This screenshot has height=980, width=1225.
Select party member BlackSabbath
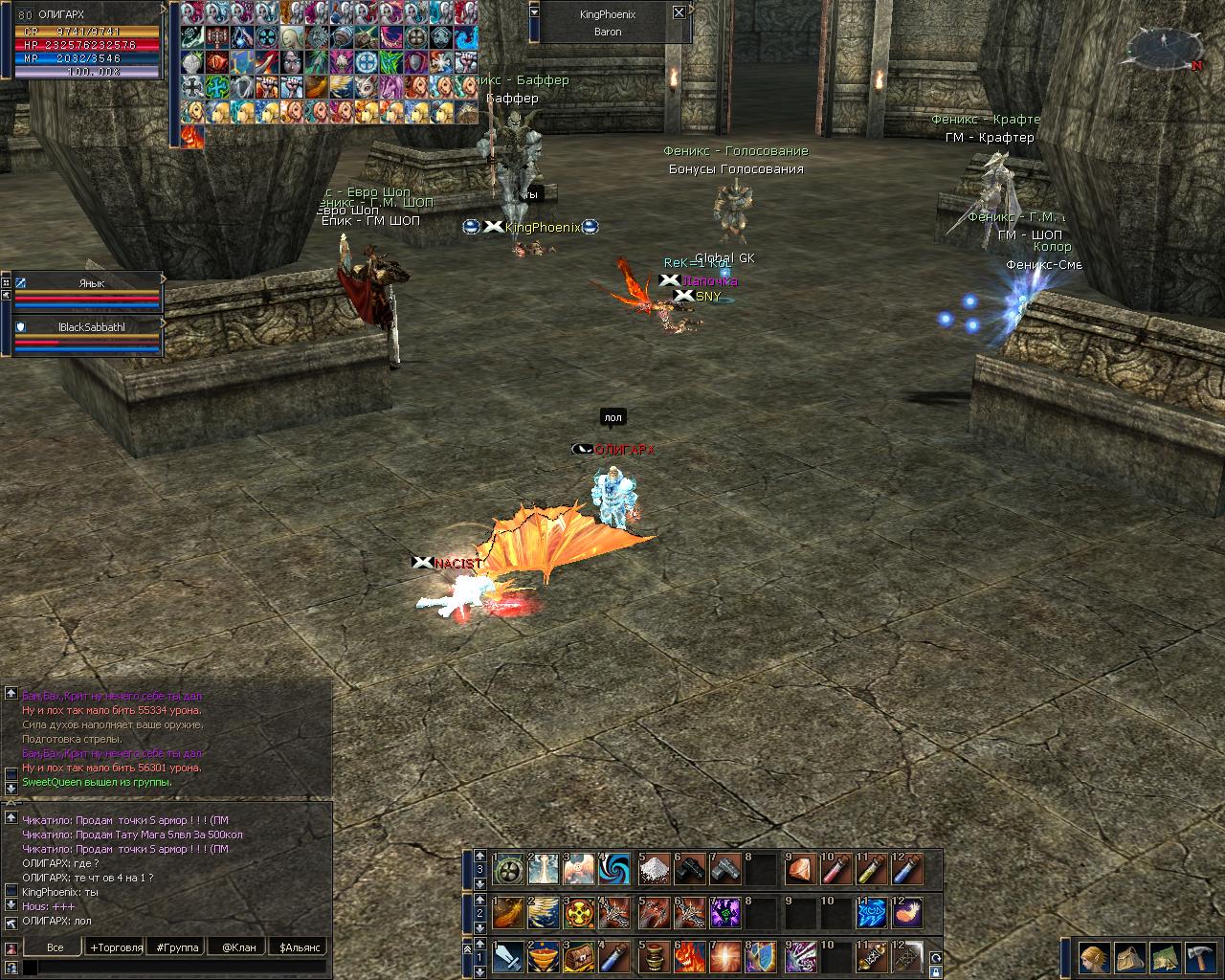click(91, 327)
